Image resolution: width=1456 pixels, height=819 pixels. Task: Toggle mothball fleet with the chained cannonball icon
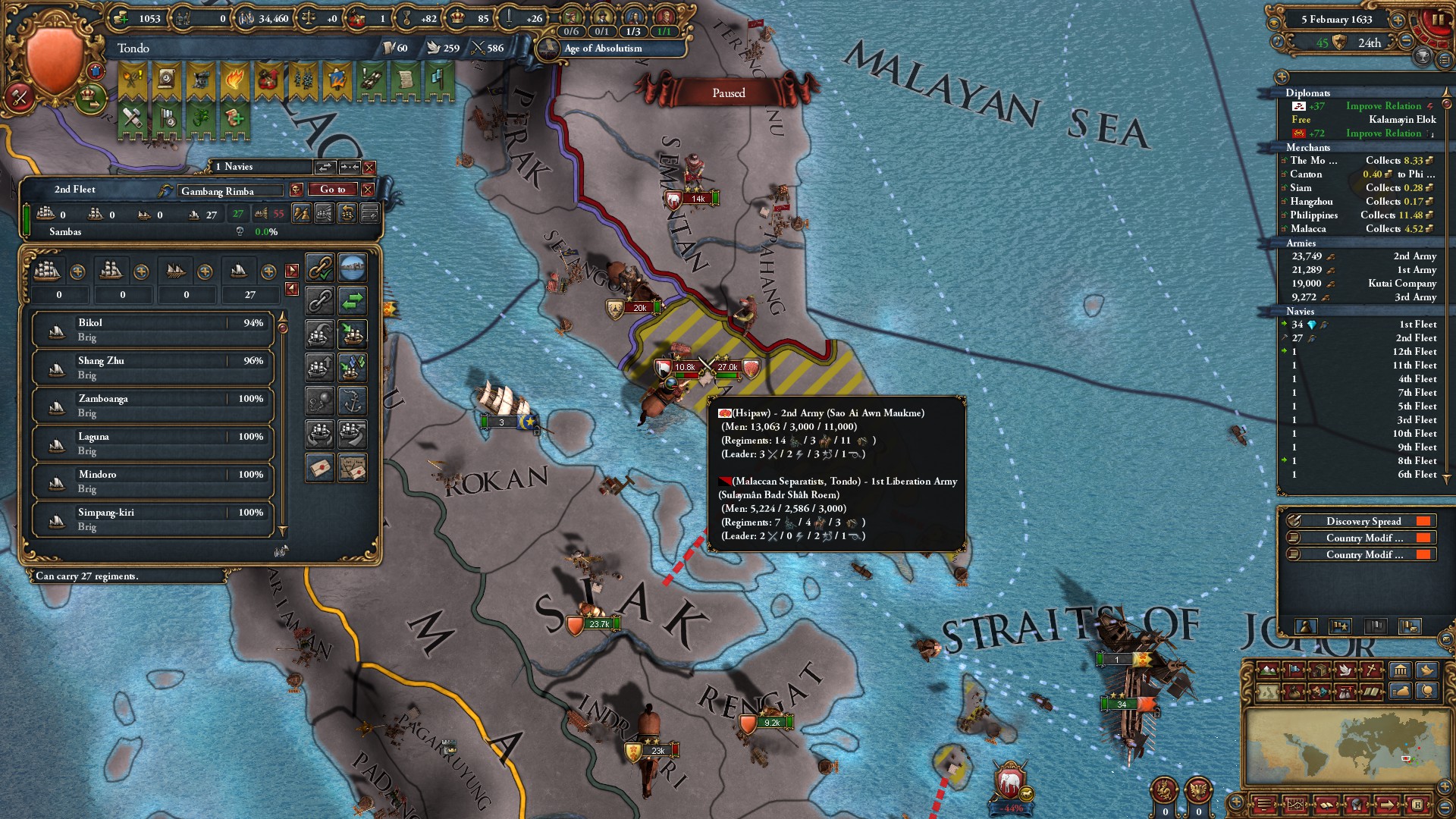321,400
